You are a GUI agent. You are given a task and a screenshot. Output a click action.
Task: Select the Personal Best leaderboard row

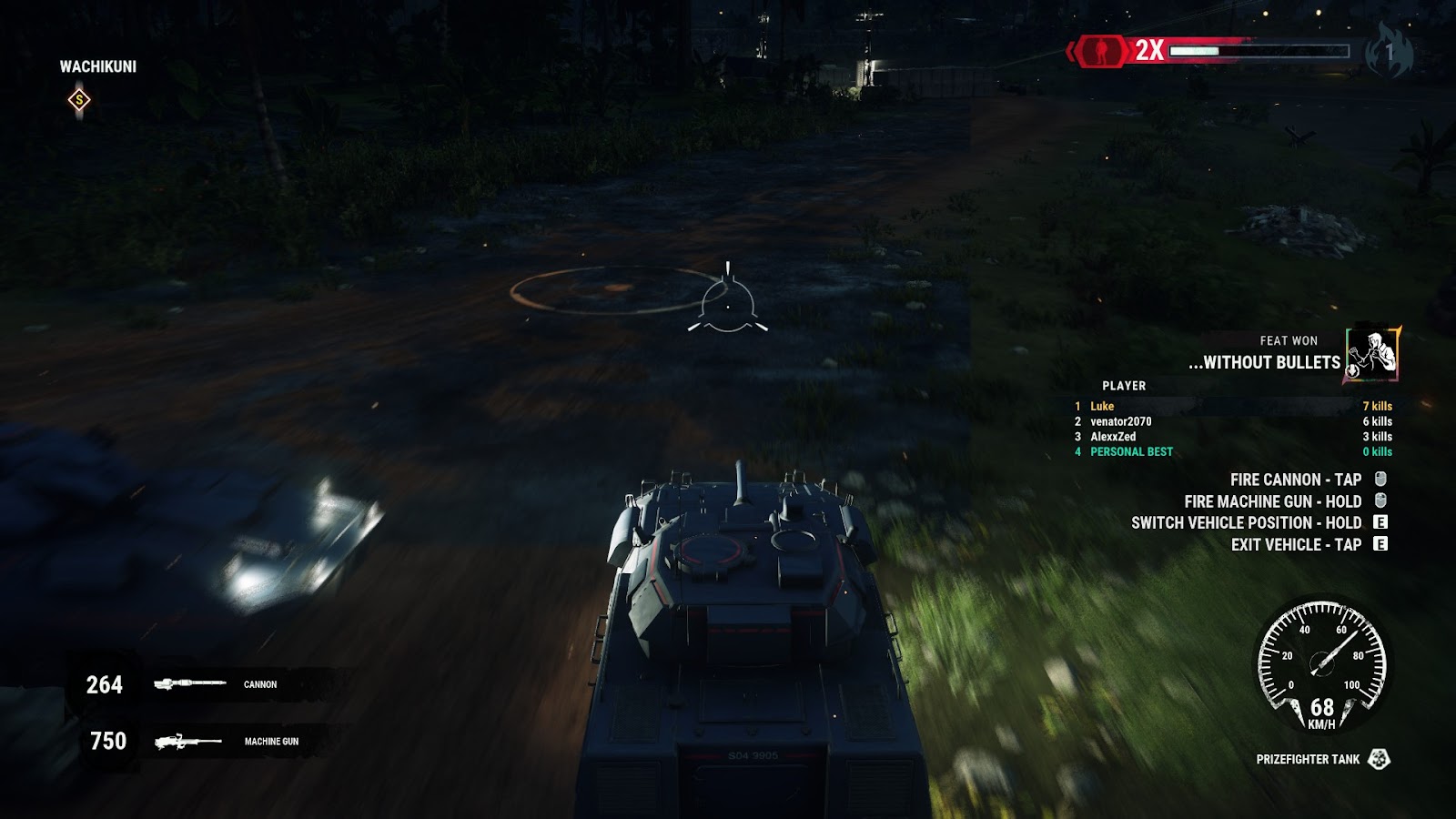click(1233, 452)
